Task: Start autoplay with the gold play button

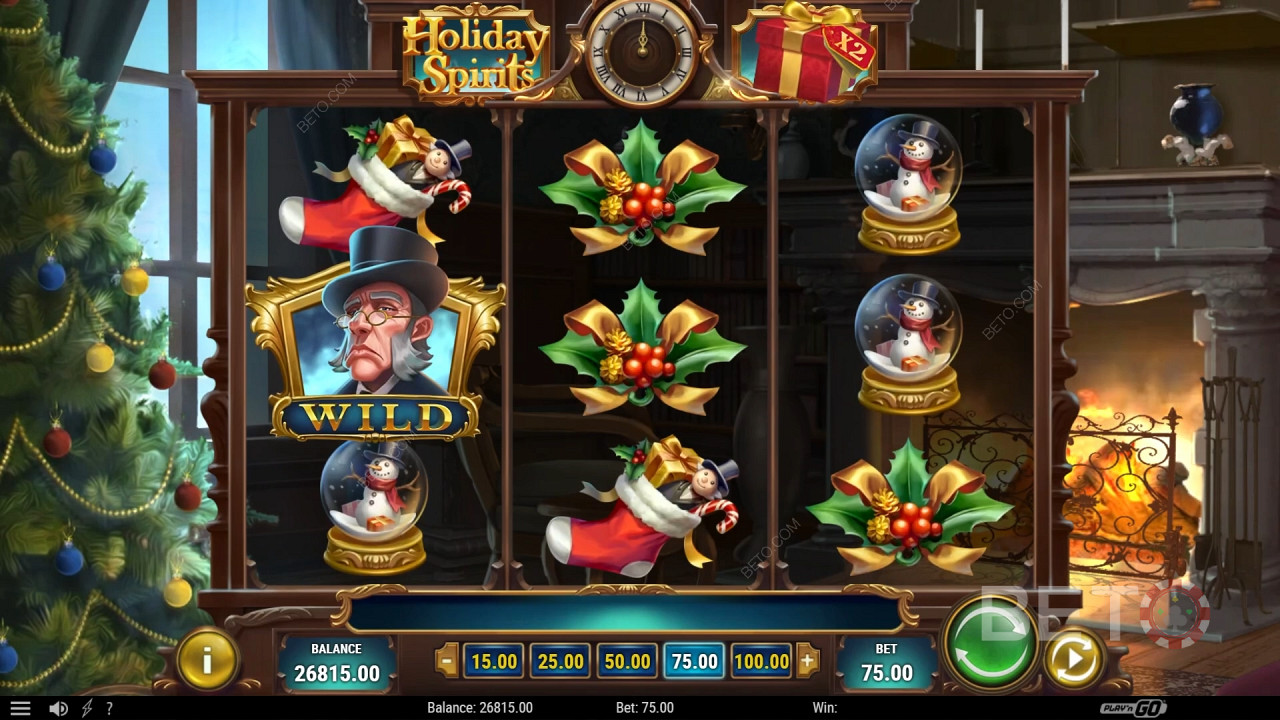Action: 1073,659
